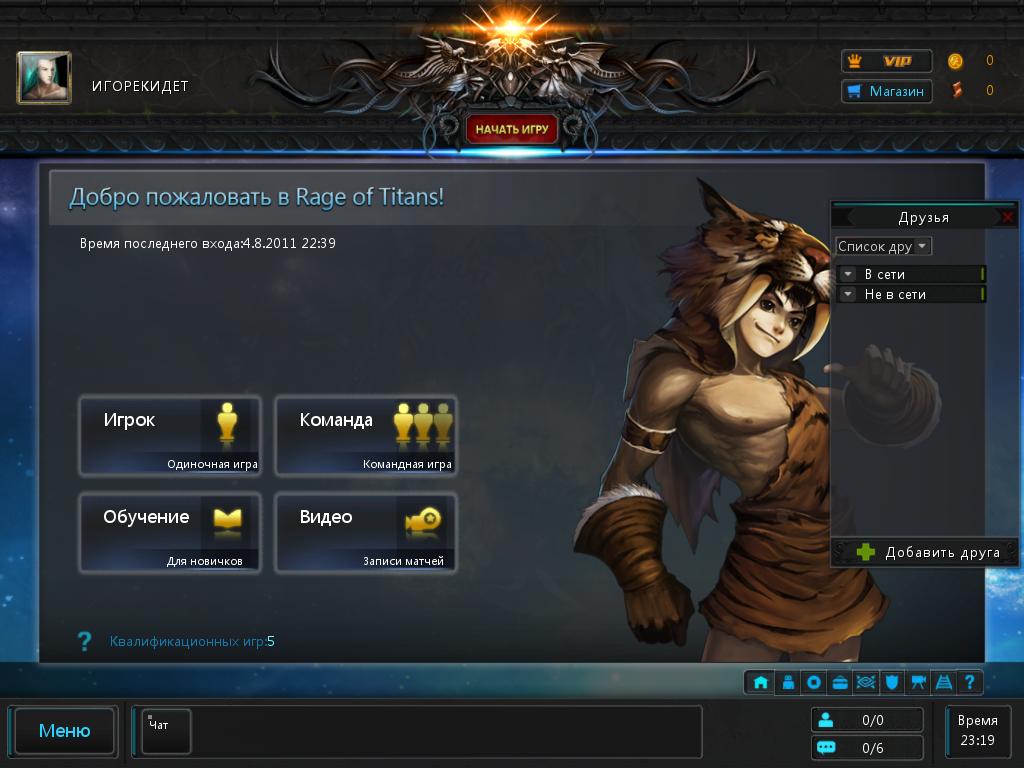The width and height of the screenshot is (1024, 768).
Task: Select Игрок single-player mode
Action: coord(169,435)
